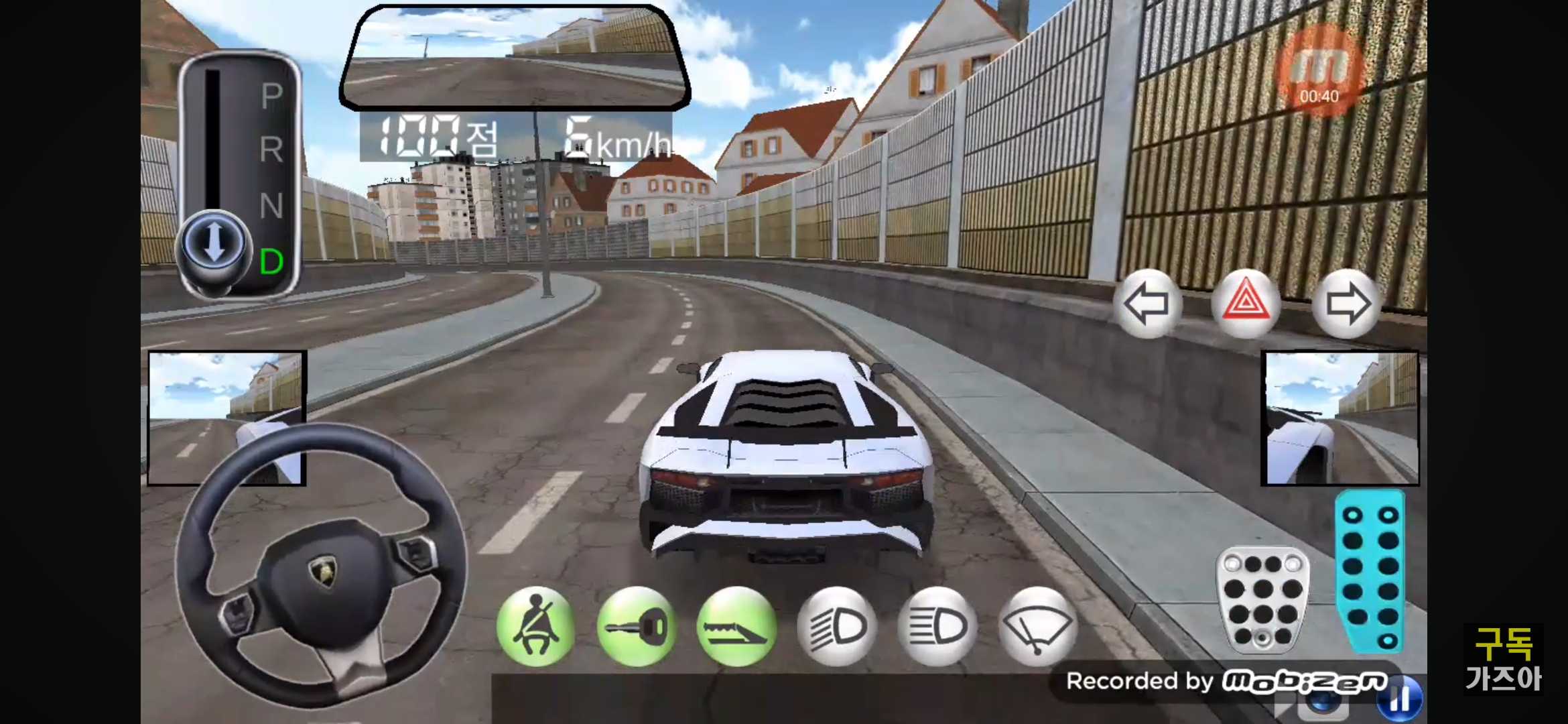This screenshot has height=724, width=1568.
Task: Pause the recording with the blue button
Action: pyautogui.click(x=1400, y=699)
